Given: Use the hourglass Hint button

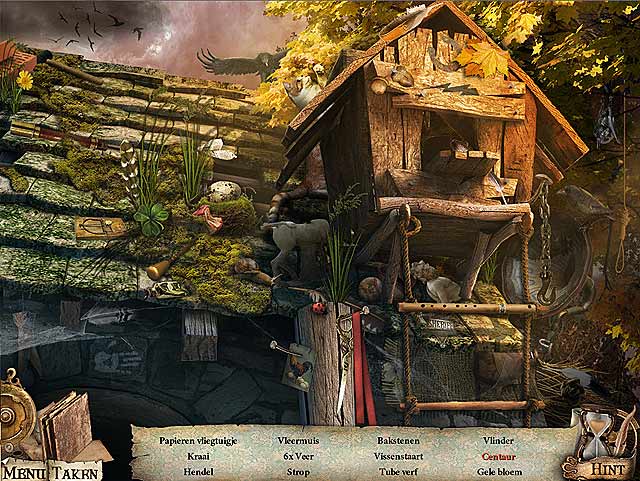Looking at the screenshot, I should coord(598,445).
